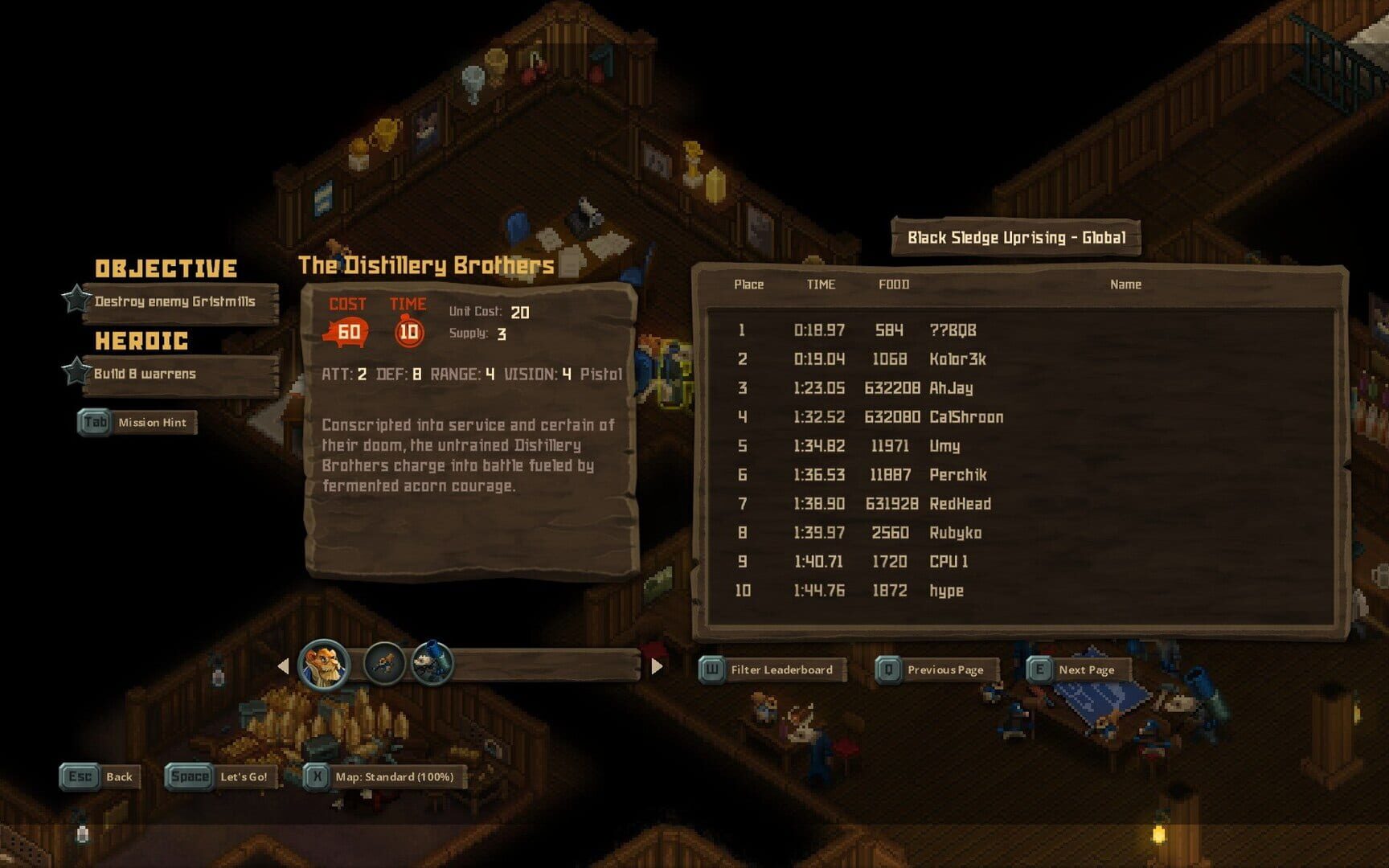1389x868 pixels.
Task: Go to the Previous Page of leaderboard
Action: (x=936, y=669)
